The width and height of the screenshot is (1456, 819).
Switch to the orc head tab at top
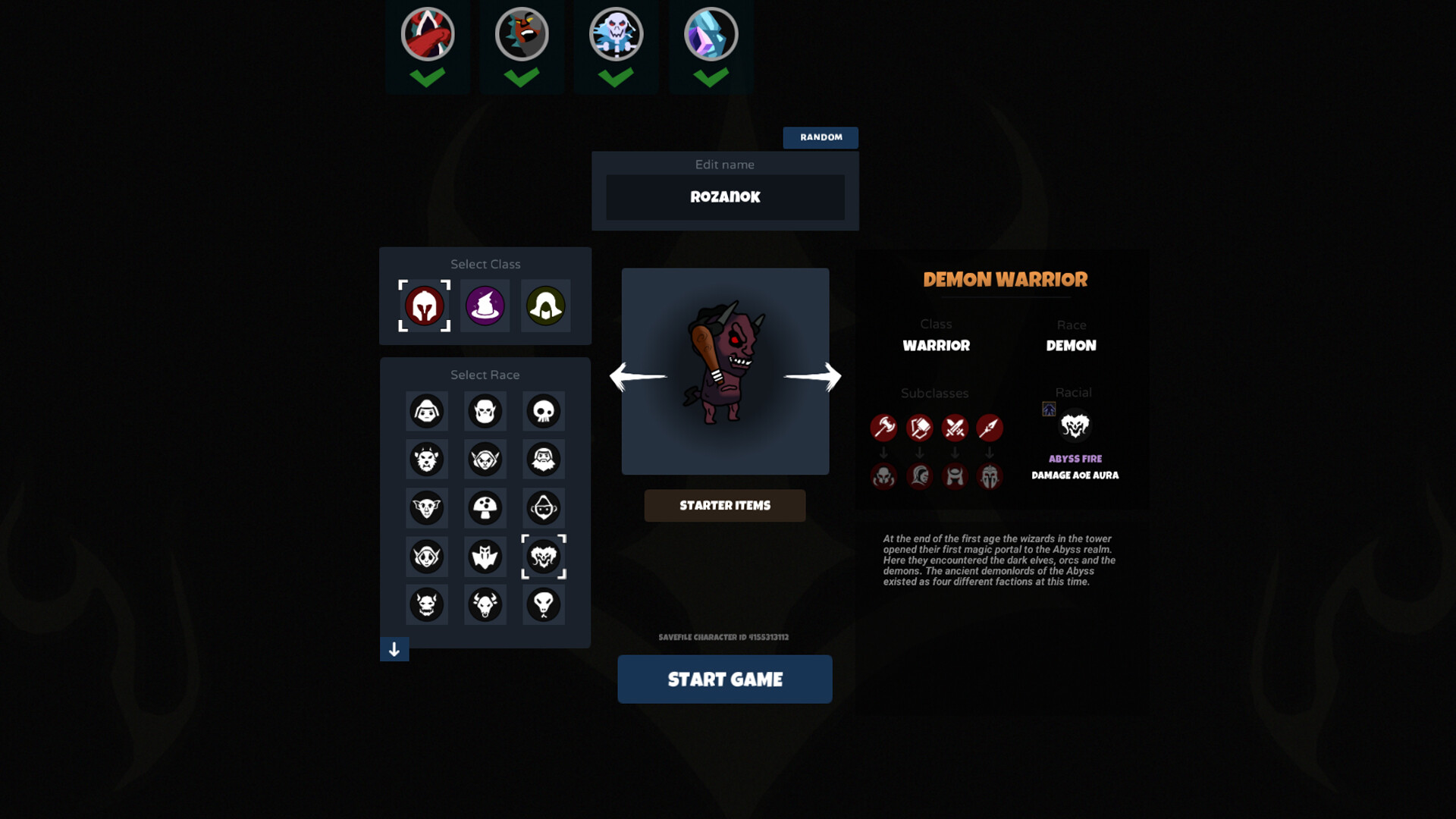click(521, 34)
